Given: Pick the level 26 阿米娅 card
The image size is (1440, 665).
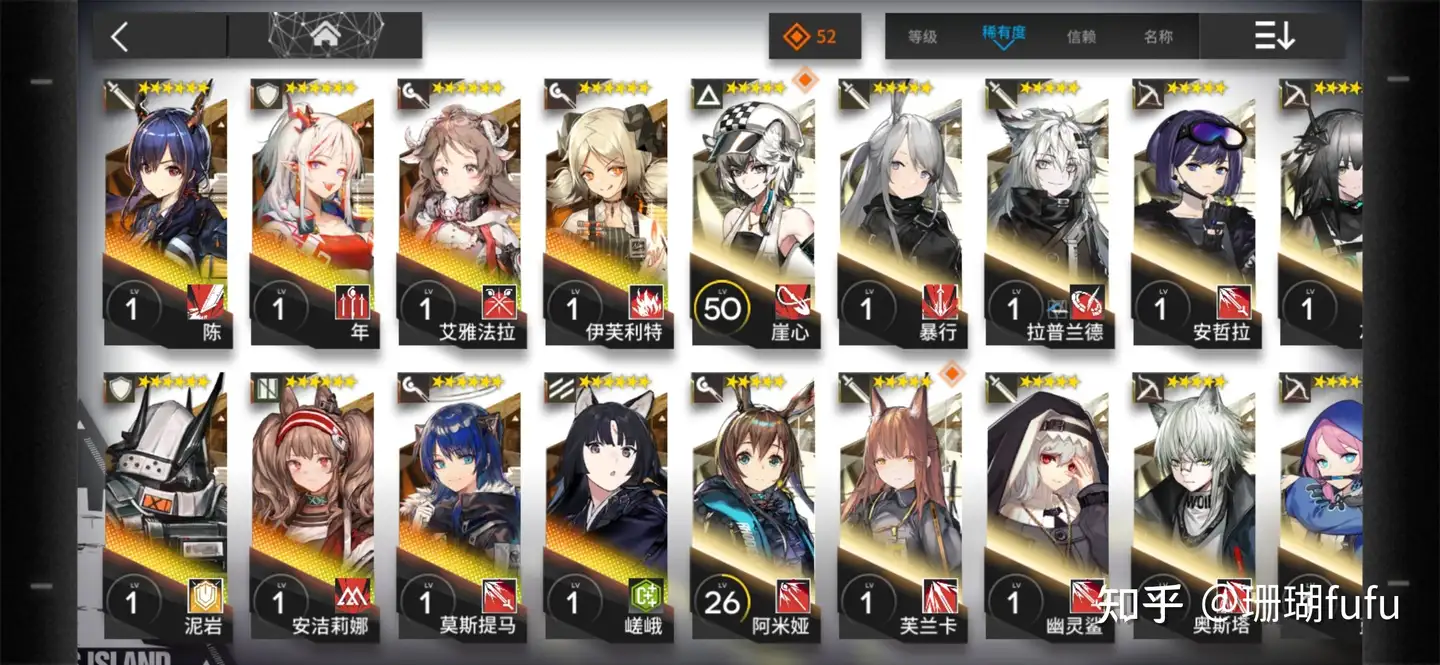Looking at the screenshot, I should (752, 505).
